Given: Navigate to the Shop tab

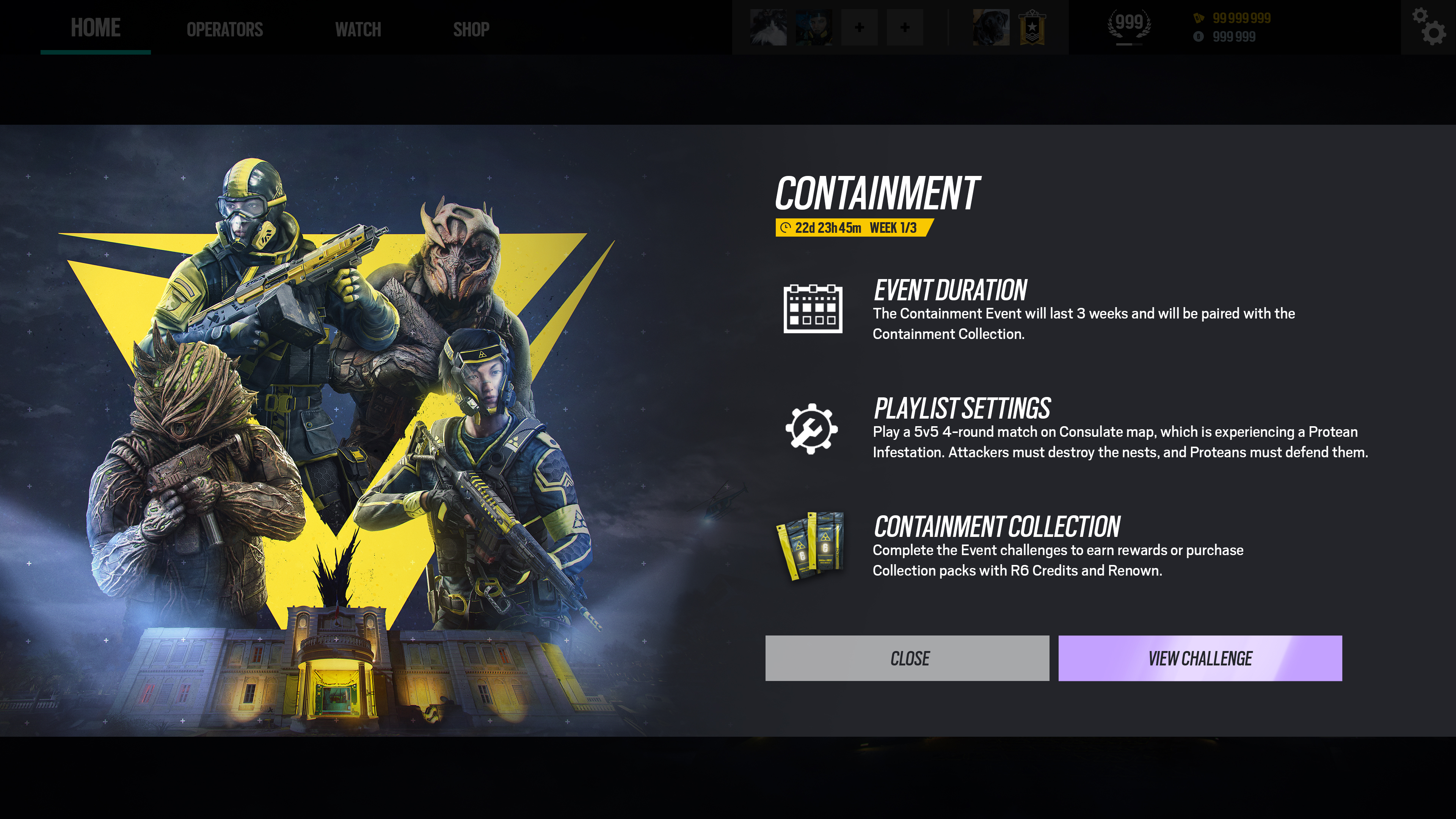Looking at the screenshot, I should click(x=471, y=30).
